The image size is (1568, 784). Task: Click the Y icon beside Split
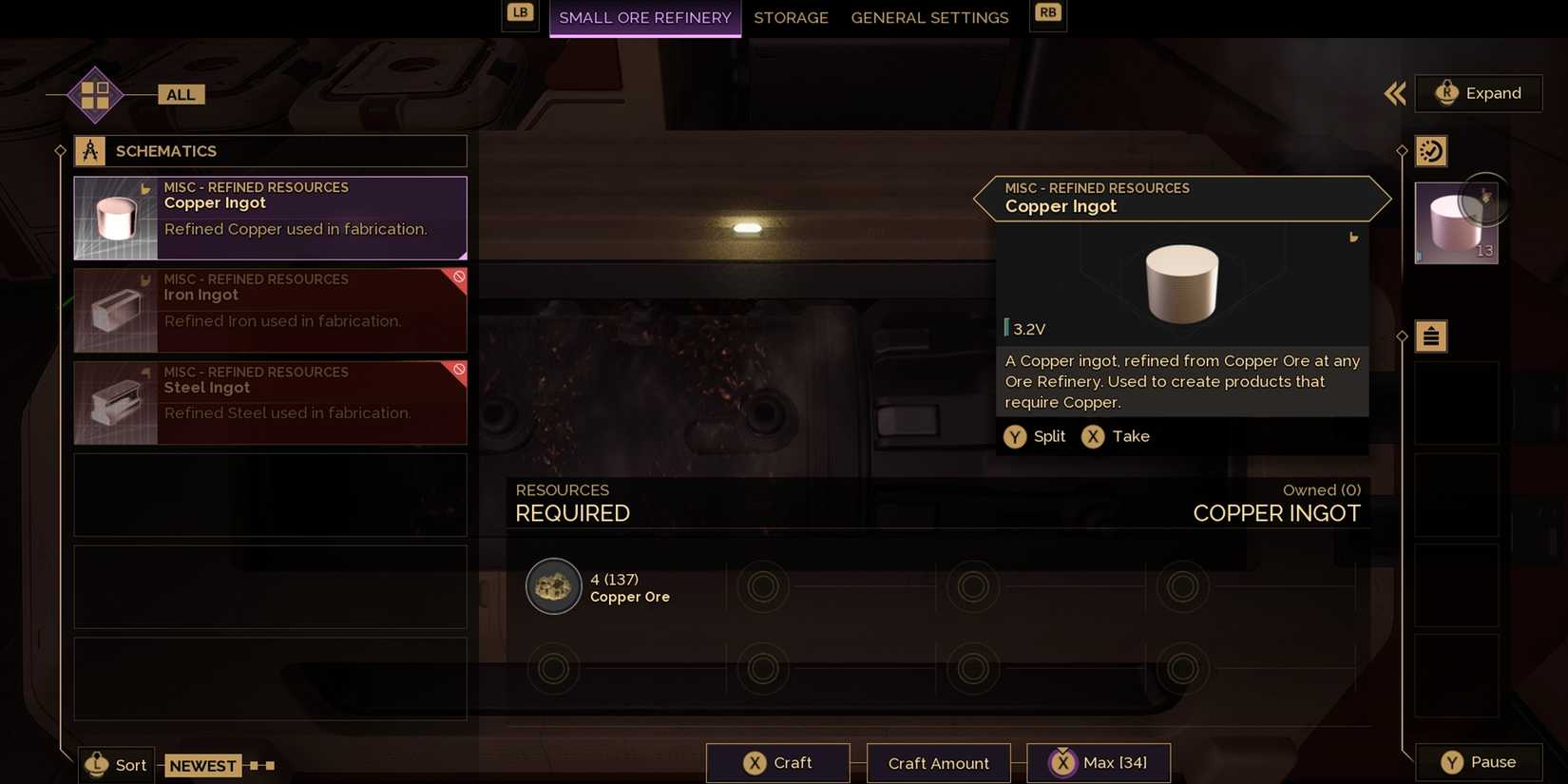1016,436
